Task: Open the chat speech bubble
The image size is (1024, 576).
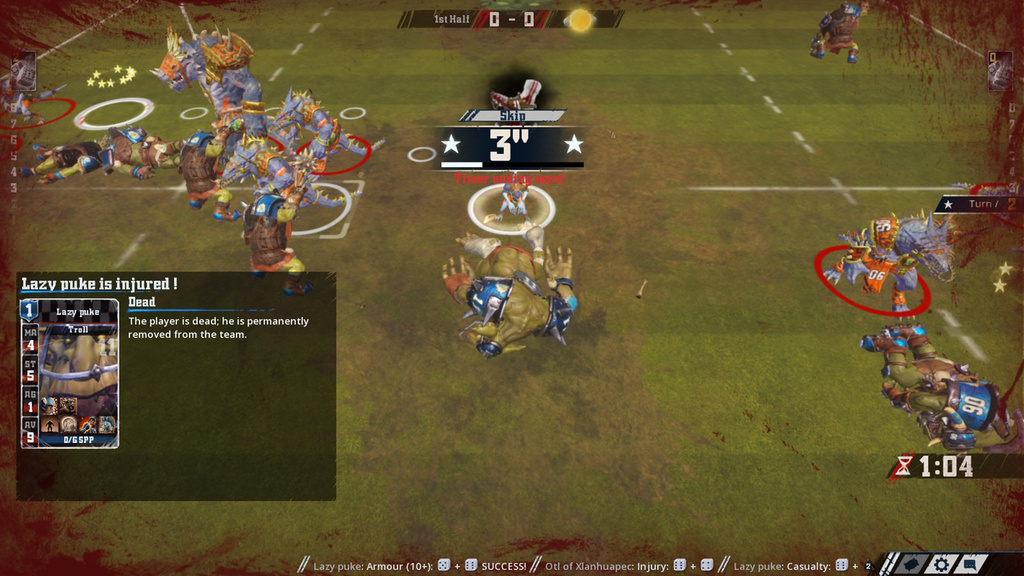Action: 970,564
